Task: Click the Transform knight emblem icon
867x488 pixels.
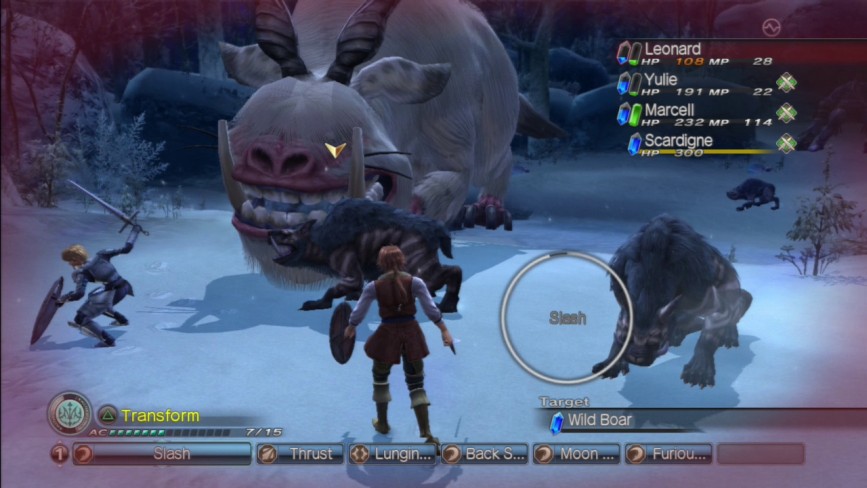Action: point(69,413)
